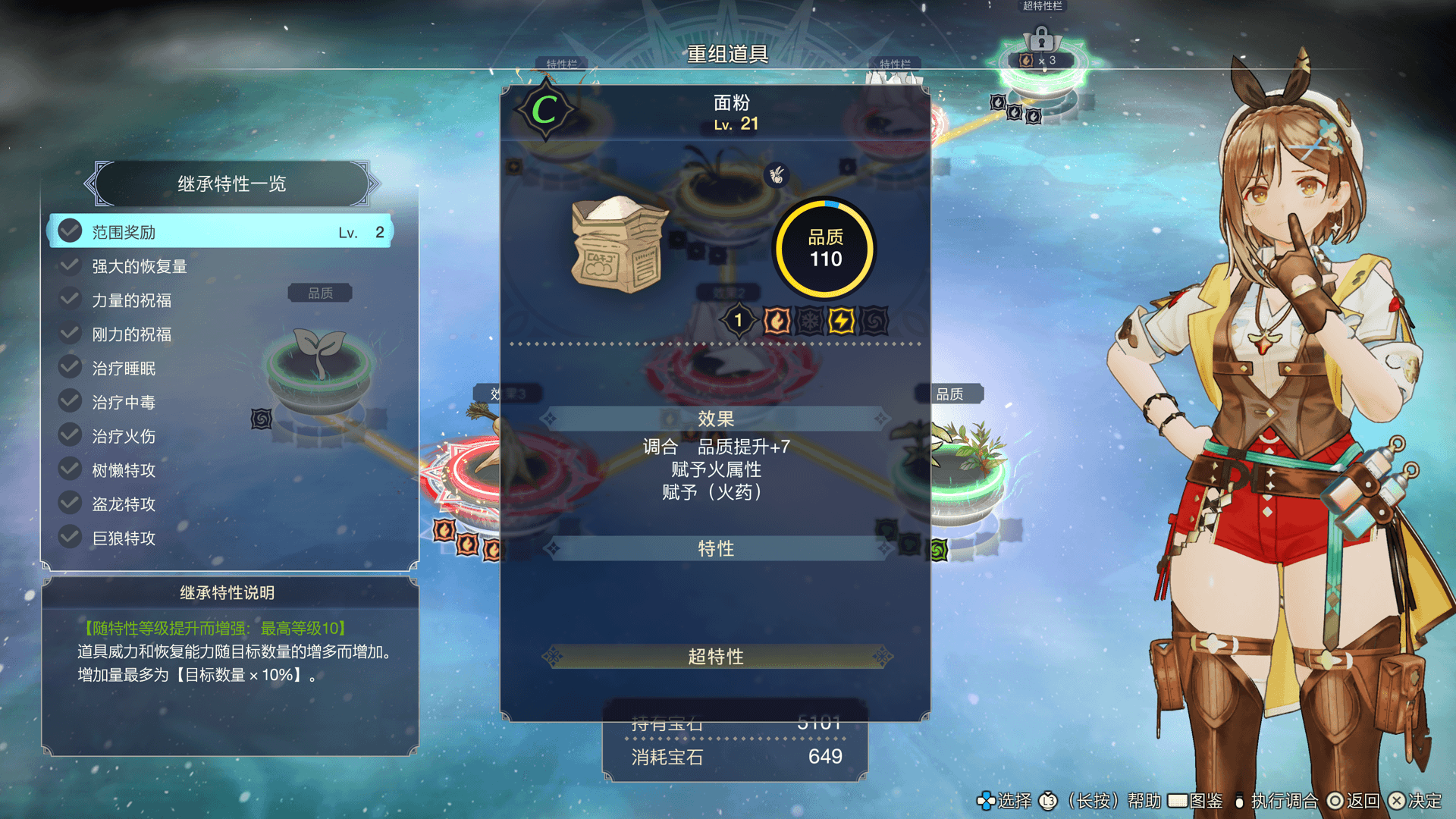The image size is (1456, 819).
Task: Click the 面粉 flour item image
Action: click(x=619, y=244)
